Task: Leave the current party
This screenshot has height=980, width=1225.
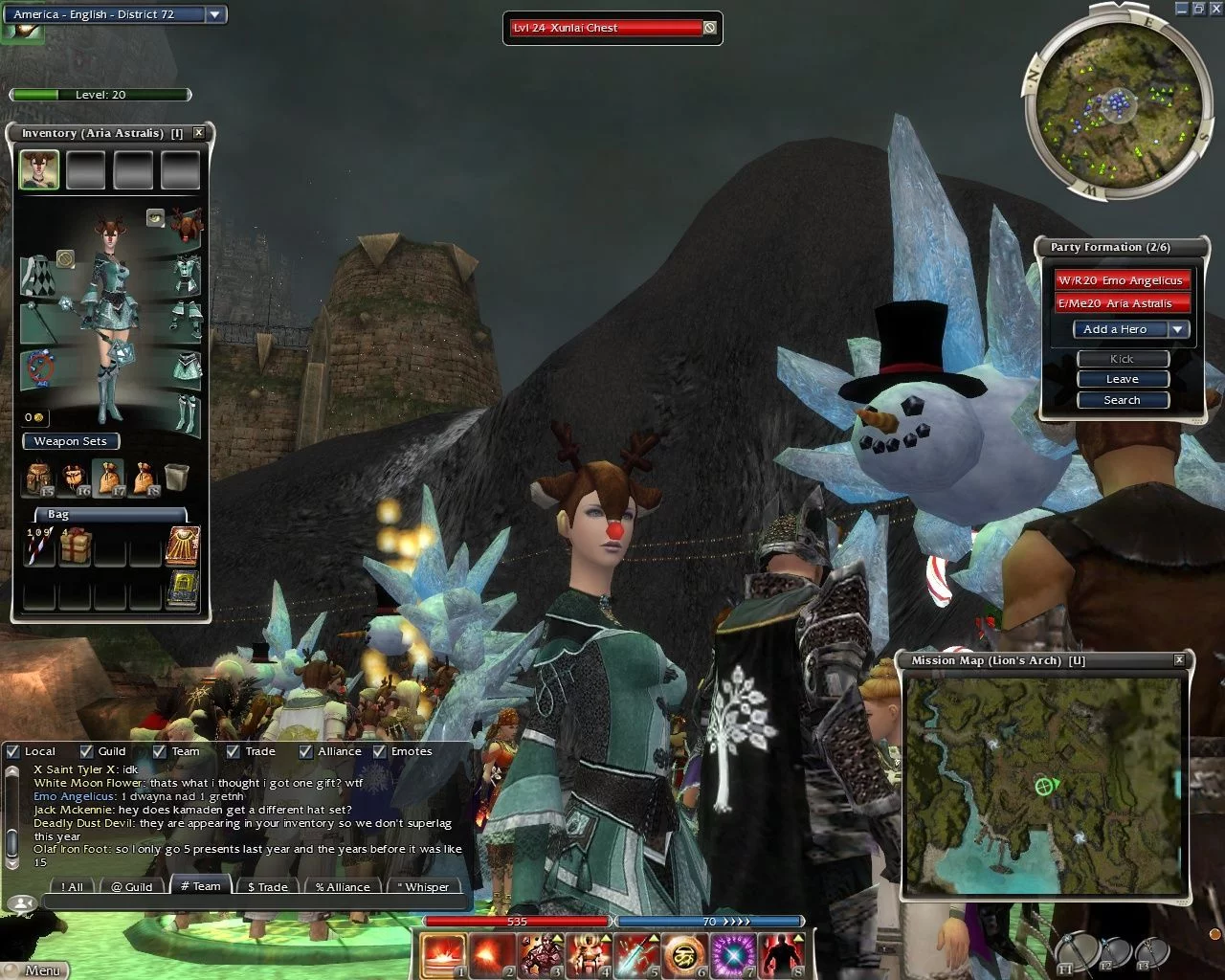Action: pyautogui.click(x=1123, y=379)
